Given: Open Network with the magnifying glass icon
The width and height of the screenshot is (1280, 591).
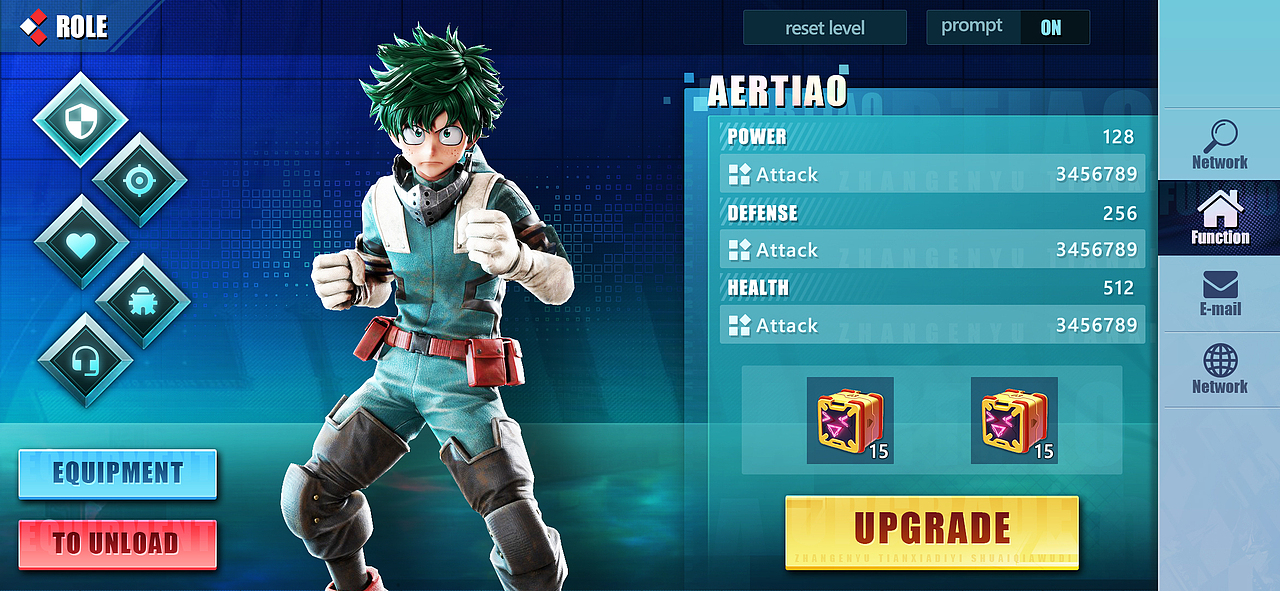Looking at the screenshot, I should point(1219,145).
